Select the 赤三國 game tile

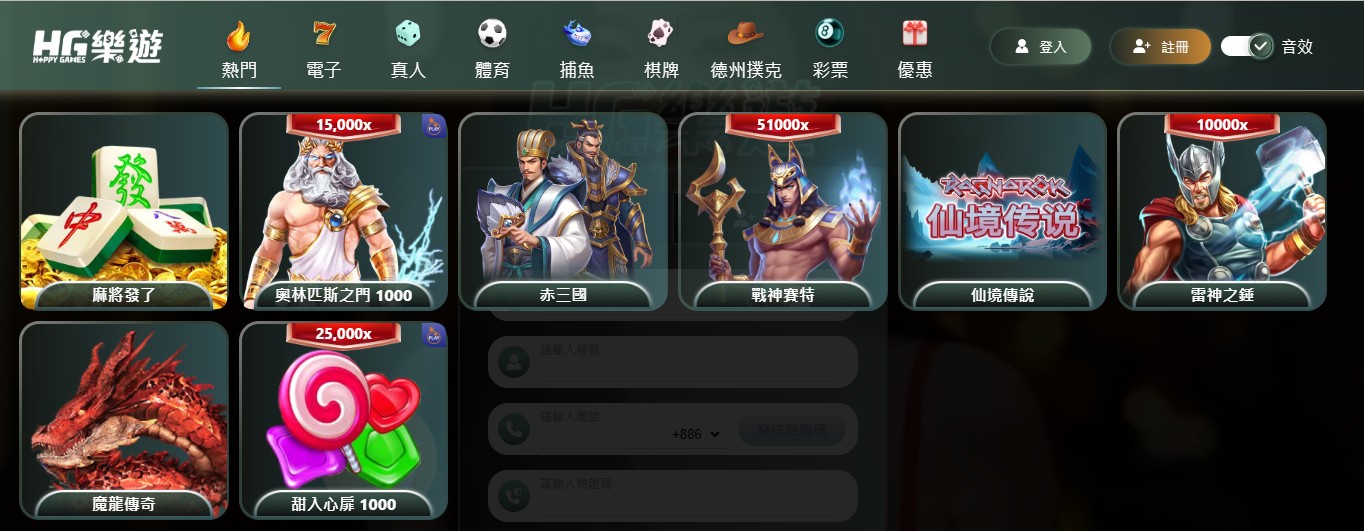563,211
